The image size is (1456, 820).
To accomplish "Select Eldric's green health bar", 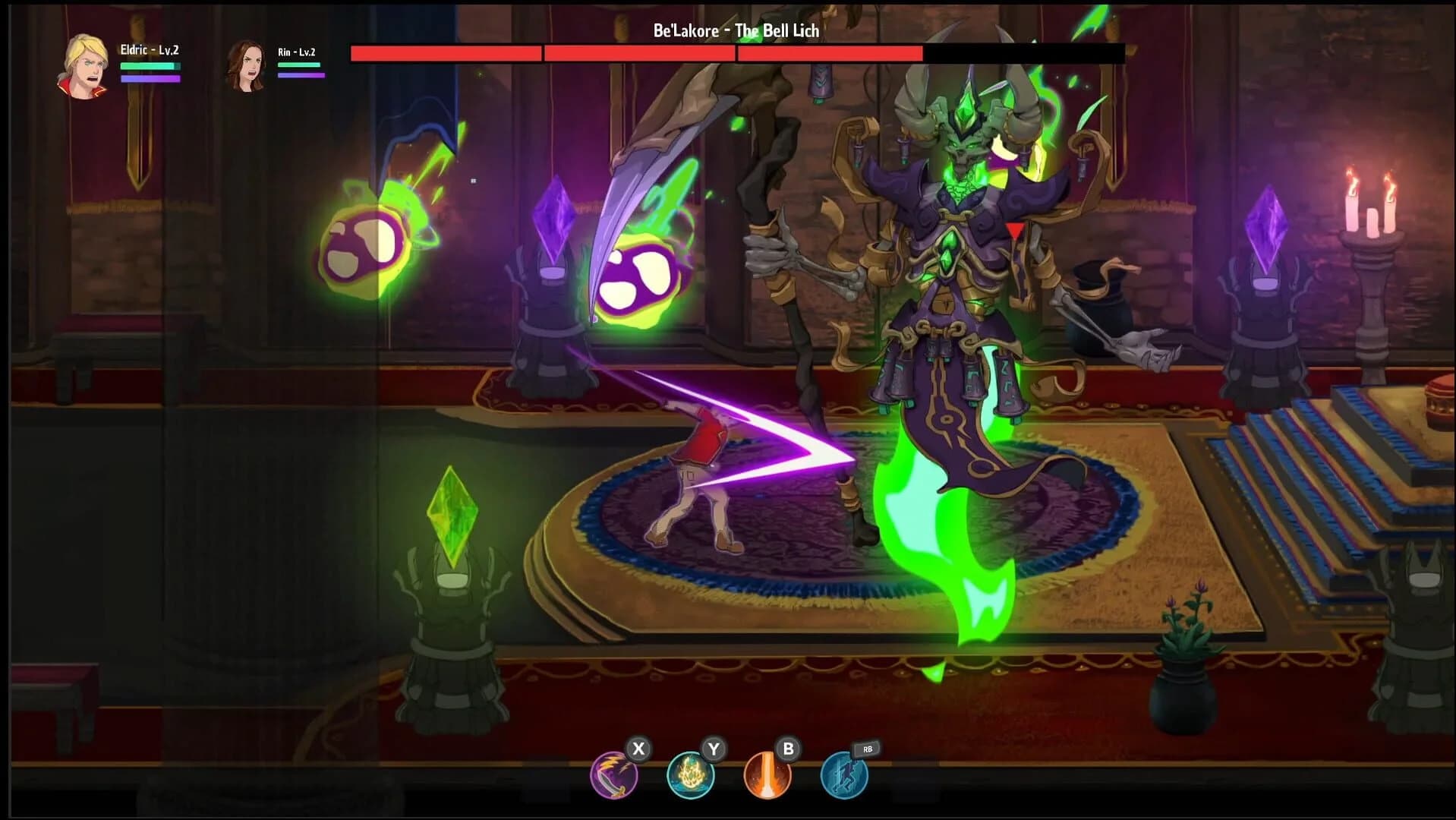I will click(x=150, y=67).
